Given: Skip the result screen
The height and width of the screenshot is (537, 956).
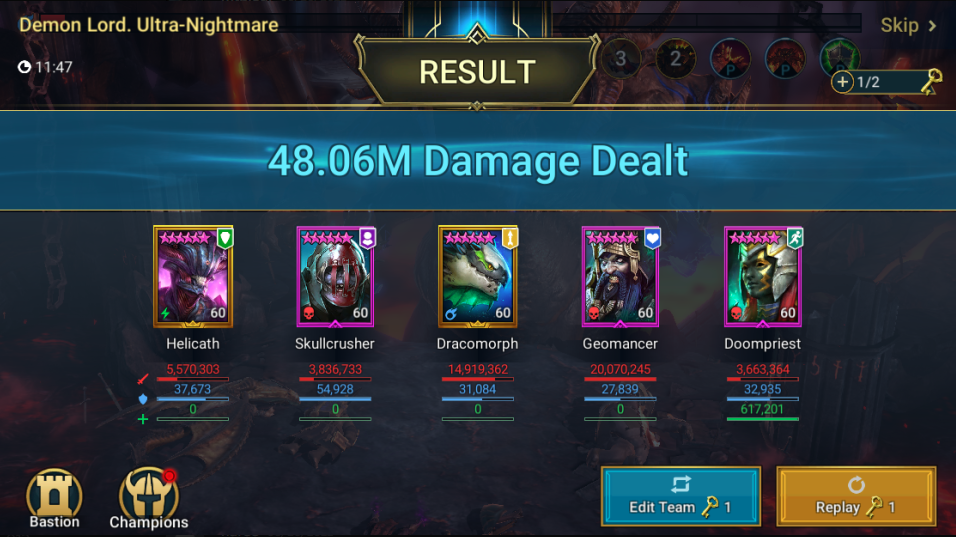Looking at the screenshot, I should pyautogui.click(x=908, y=26).
